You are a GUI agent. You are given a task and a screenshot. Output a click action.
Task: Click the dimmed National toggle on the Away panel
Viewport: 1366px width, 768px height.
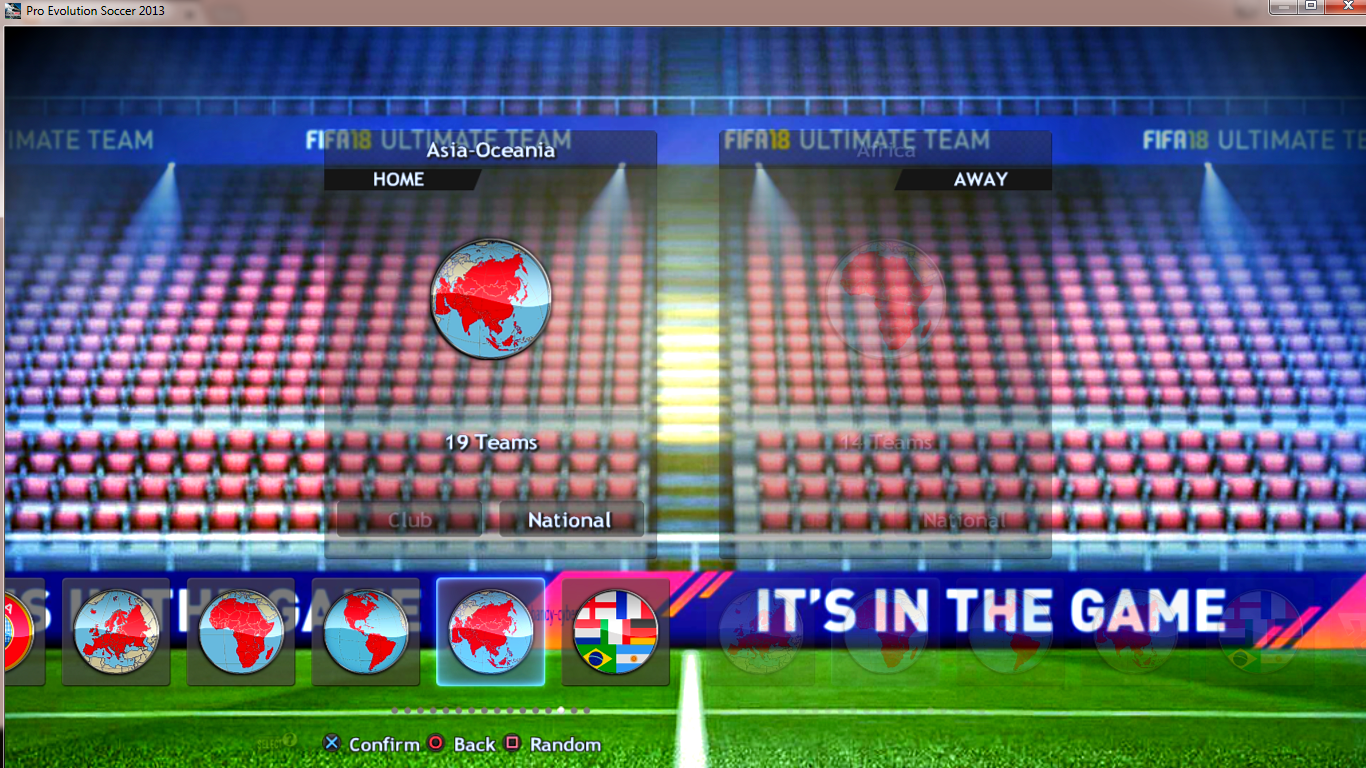964,519
